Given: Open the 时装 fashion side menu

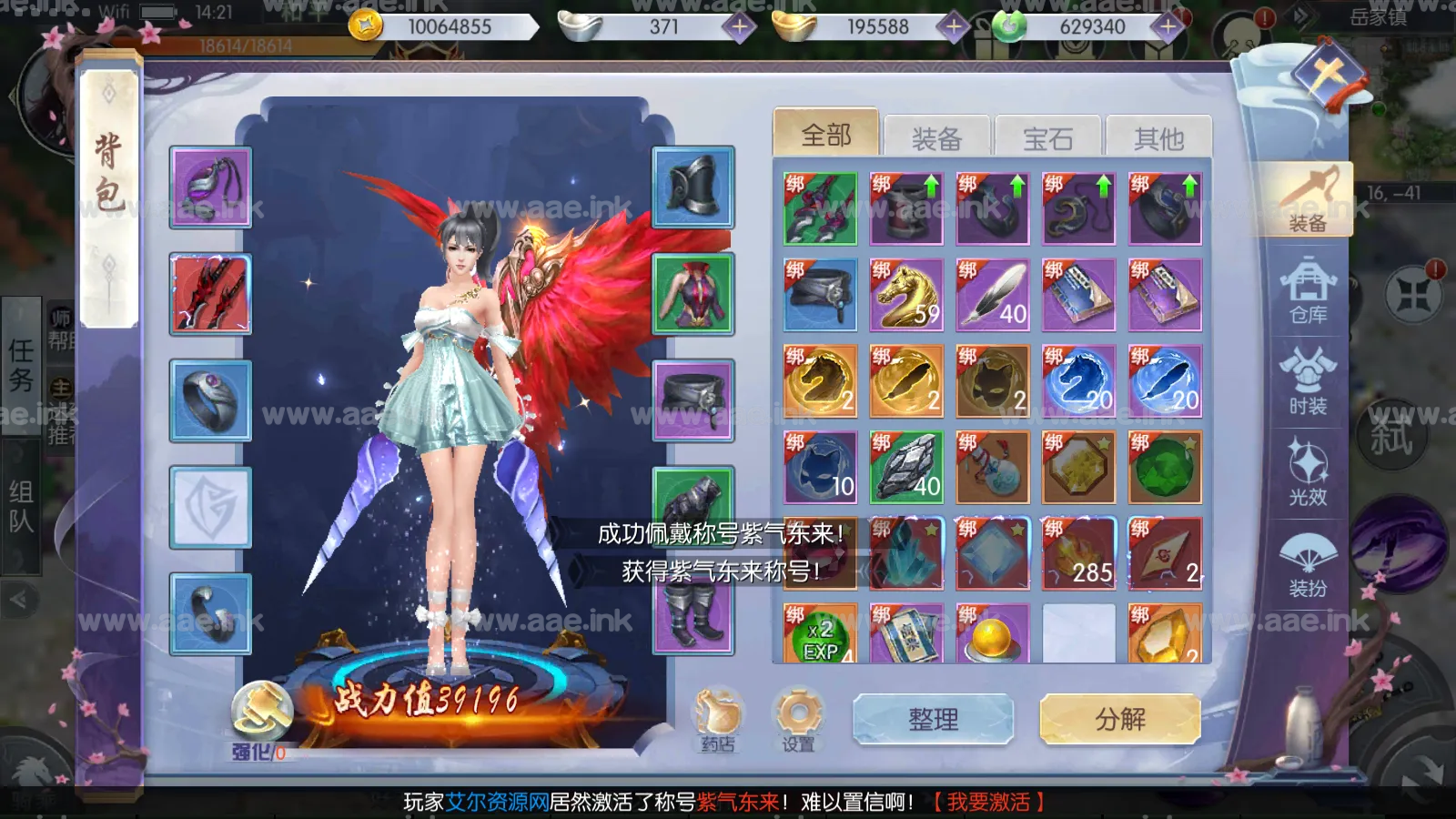Looking at the screenshot, I should tap(1308, 381).
